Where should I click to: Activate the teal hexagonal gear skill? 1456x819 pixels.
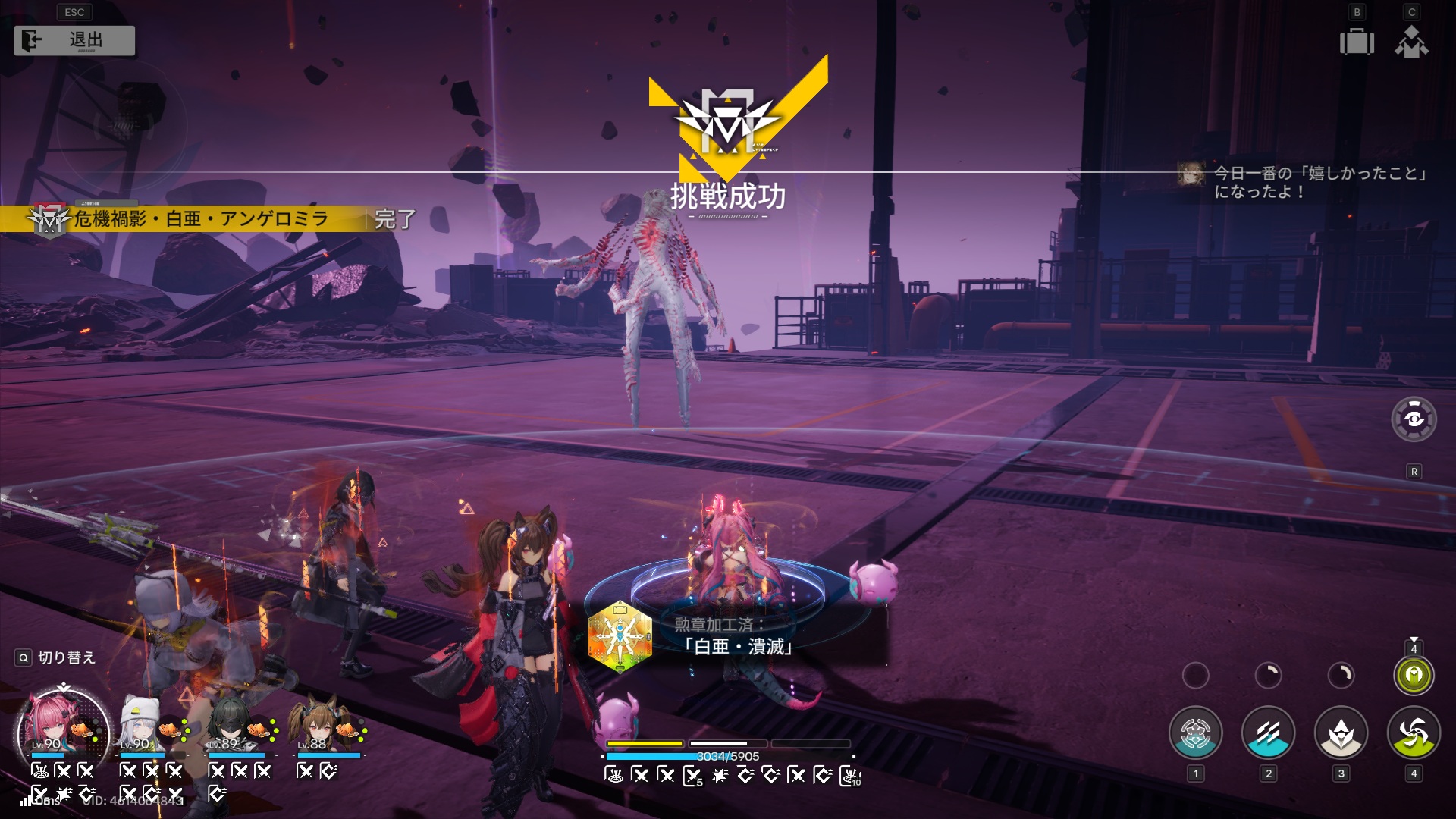pyautogui.click(x=1196, y=733)
